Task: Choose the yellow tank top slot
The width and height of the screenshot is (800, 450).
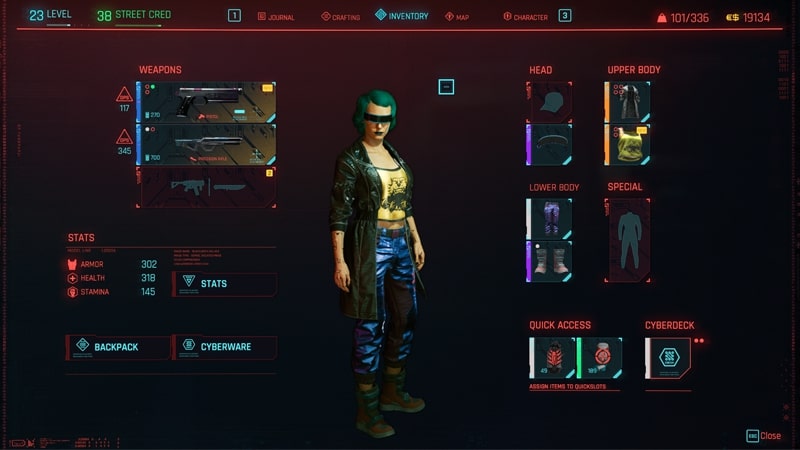Action: pyautogui.click(x=627, y=144)
